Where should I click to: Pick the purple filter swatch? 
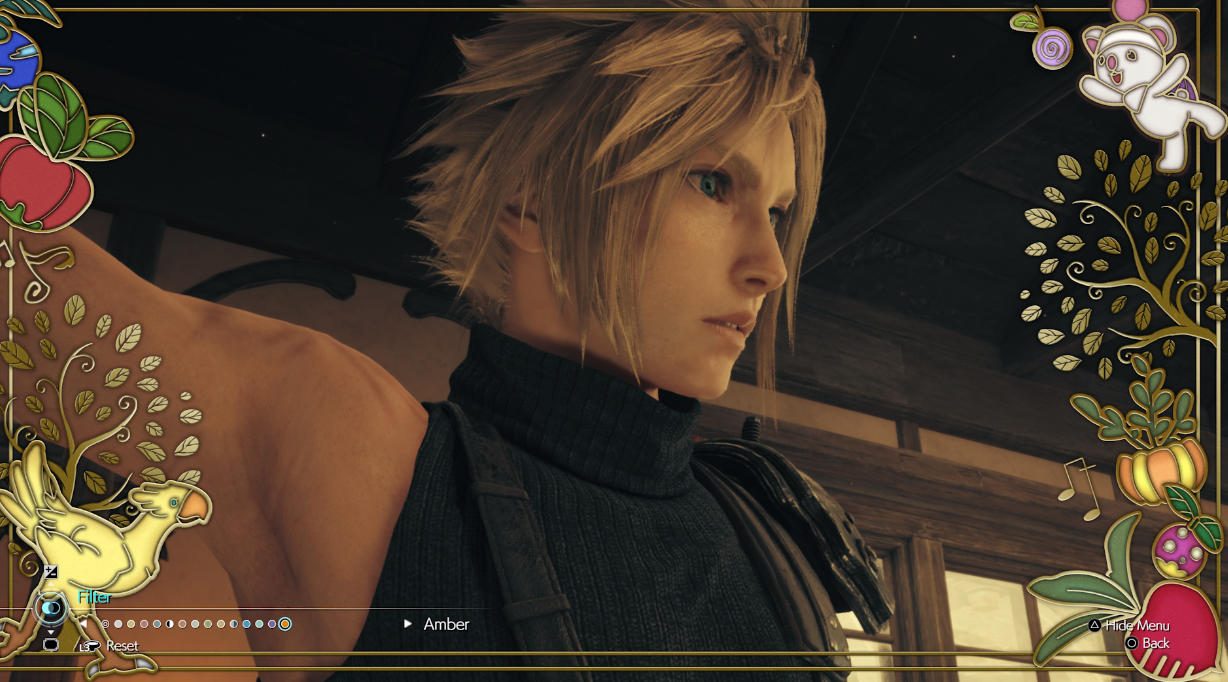(272, 624)
